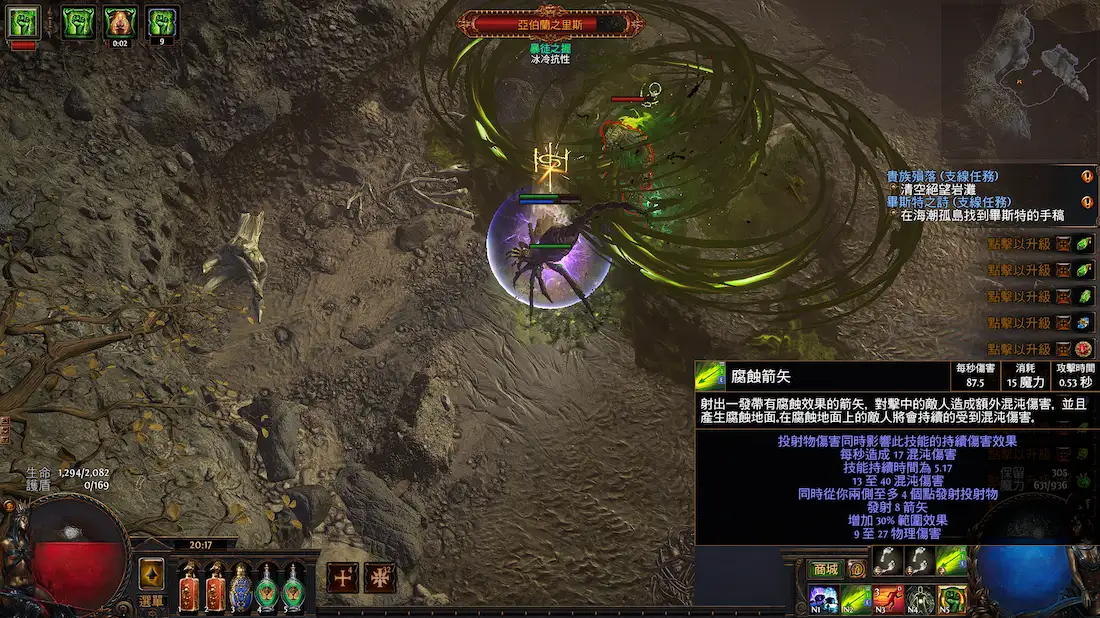Use the blue mana flask in slot 3
The image size is (1100, 618).
(240, 587)
